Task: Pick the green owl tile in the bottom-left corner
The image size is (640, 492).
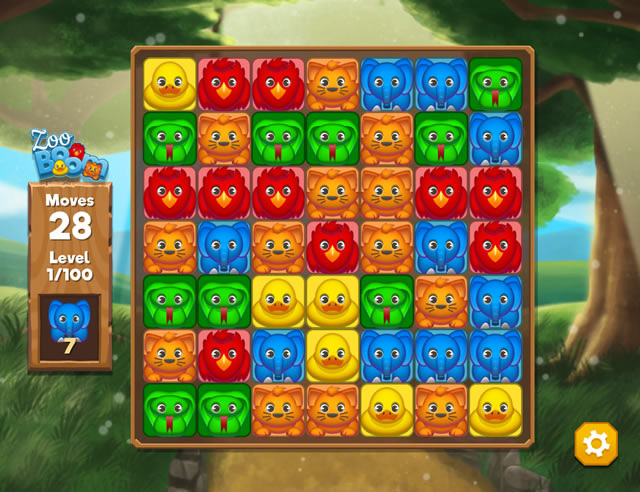Action: pyautogui.click(x=169, y=410)
